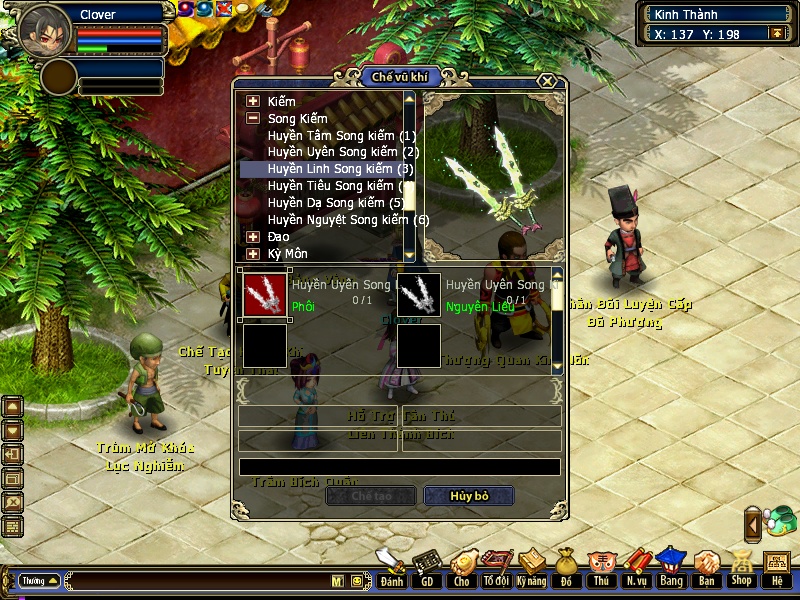The image size is (800, 600).
Task: Collapse the Song Kiếm category
Action: (x=253, y=118)
